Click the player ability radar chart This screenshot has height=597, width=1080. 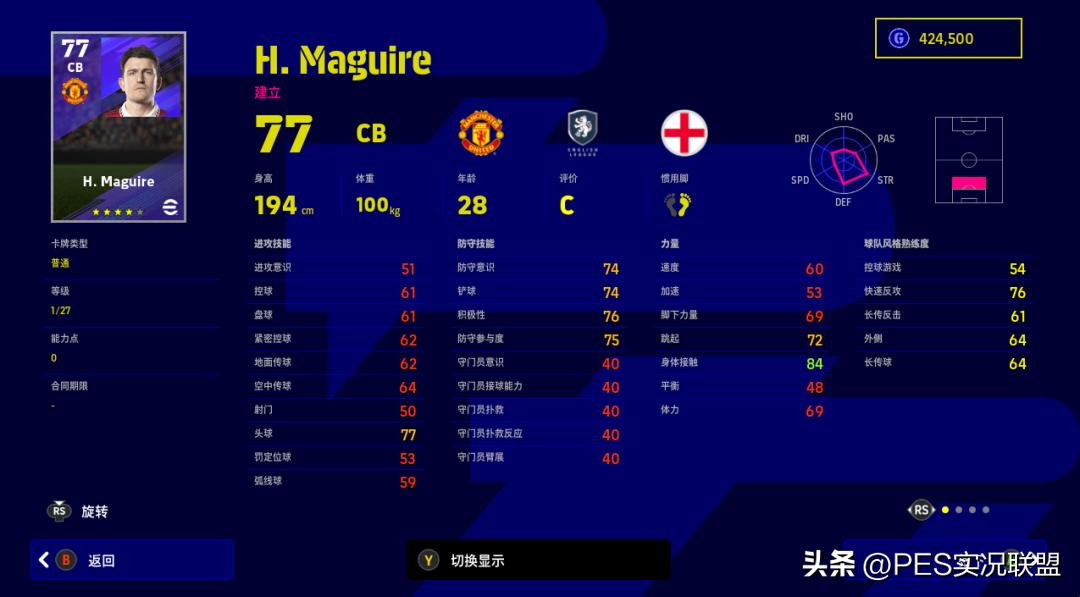coord(843,160)
